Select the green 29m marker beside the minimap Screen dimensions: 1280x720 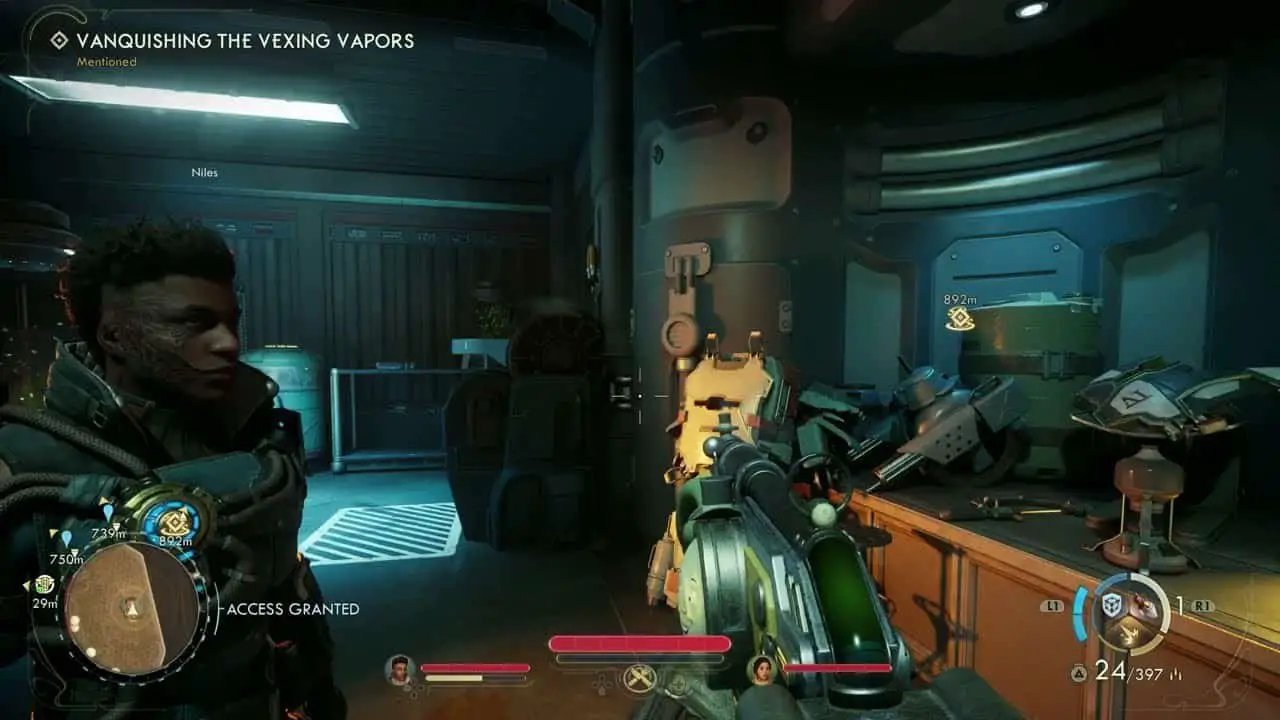click(44, 585)
